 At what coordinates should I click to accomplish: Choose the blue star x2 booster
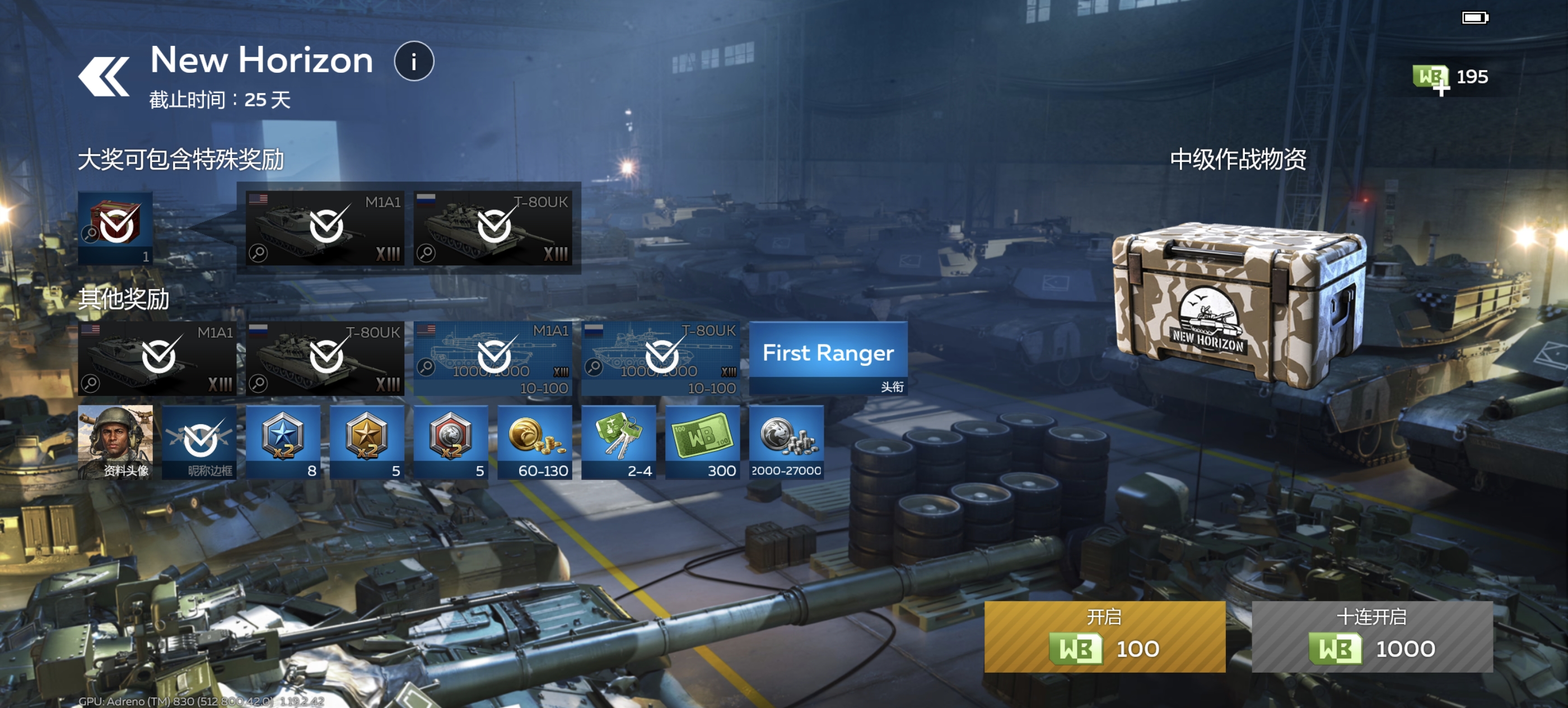283,442
